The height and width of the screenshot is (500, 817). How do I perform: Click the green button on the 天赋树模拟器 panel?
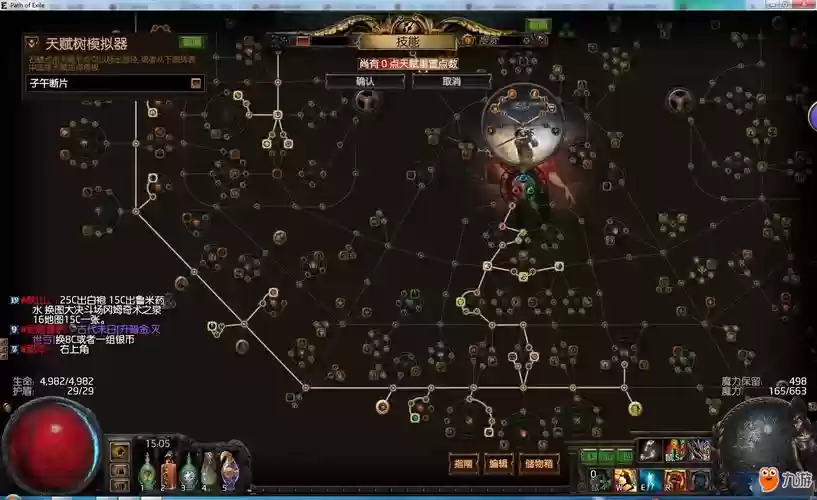[192, 42]
